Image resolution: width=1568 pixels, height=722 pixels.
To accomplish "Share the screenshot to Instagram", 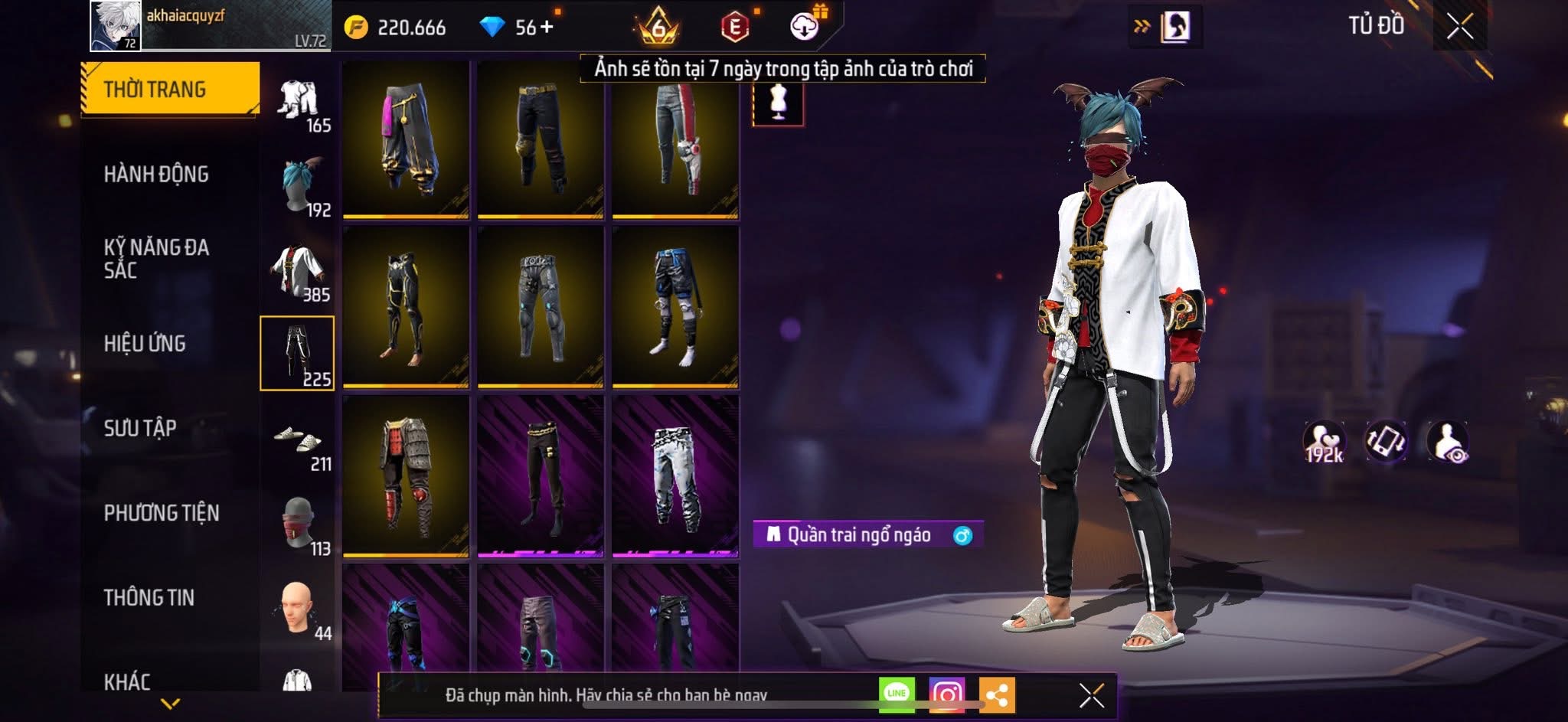I will pos(946,694).
